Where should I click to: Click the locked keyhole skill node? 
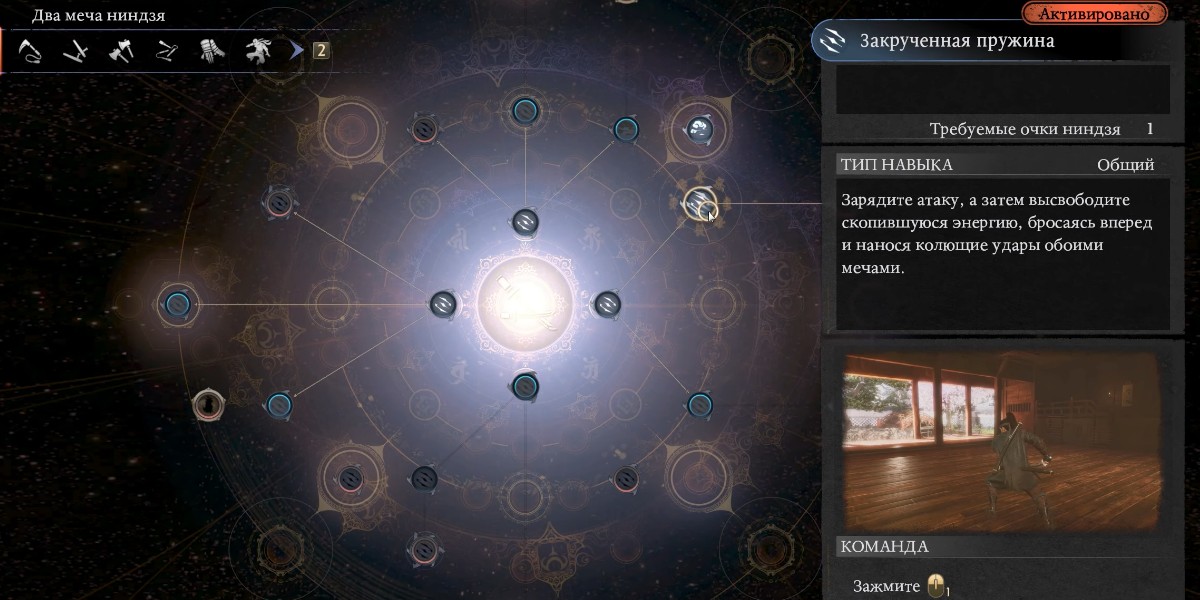[x=208, y=404]
